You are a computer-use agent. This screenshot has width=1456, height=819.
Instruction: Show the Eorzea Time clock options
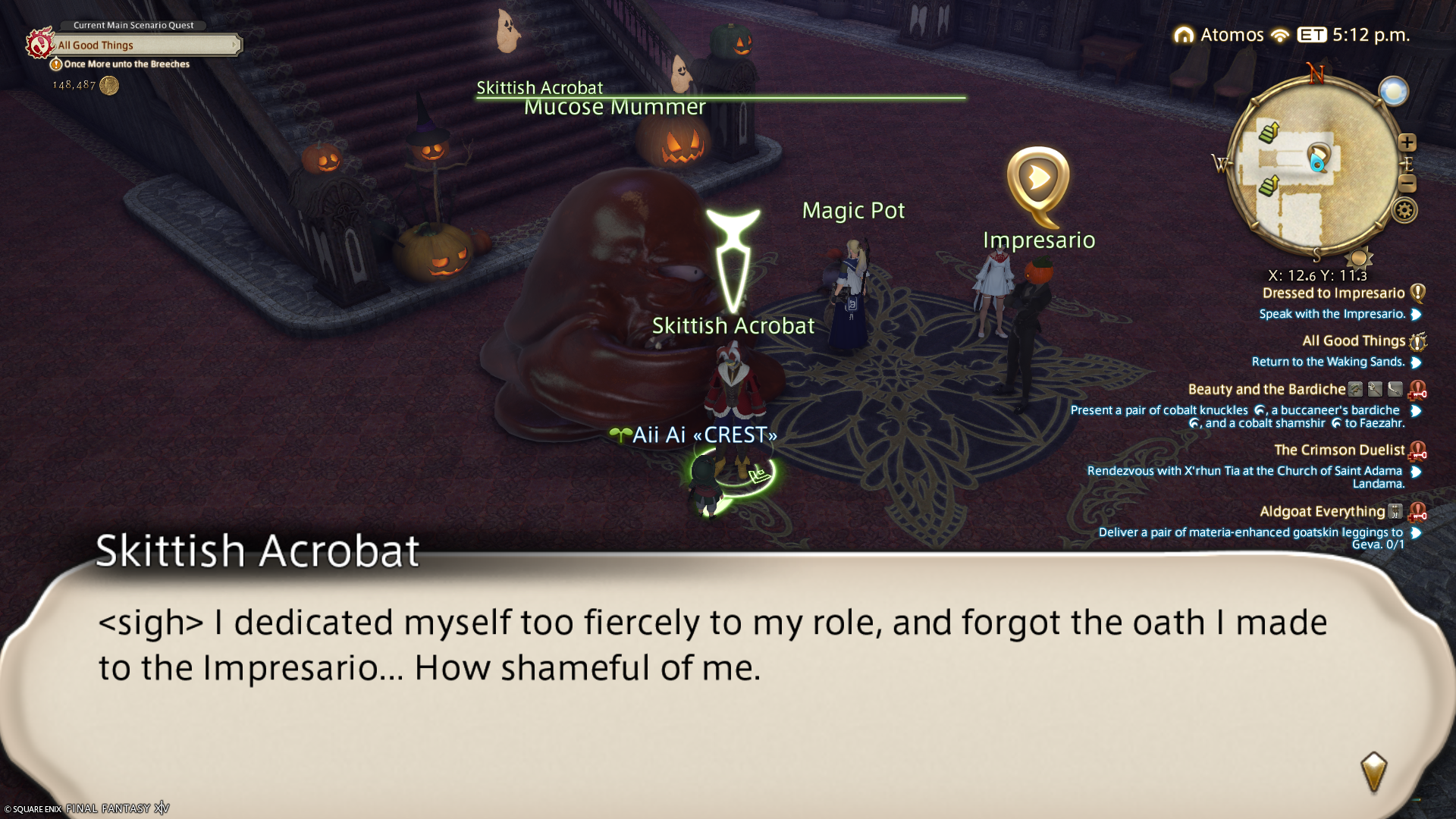(x=1354, y=35)
